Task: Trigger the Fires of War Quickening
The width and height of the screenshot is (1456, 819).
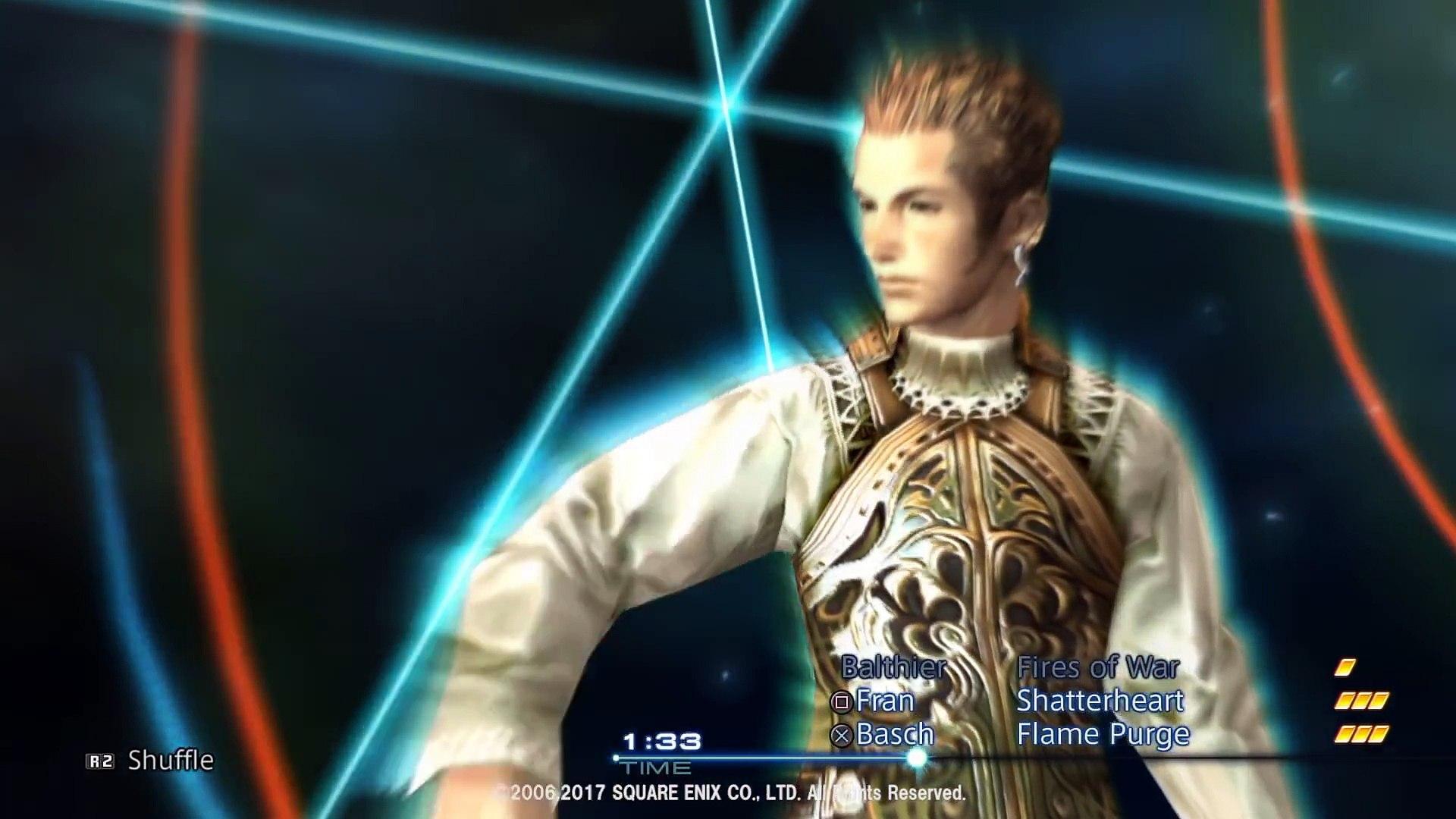Action: (x=1100, y=668)
